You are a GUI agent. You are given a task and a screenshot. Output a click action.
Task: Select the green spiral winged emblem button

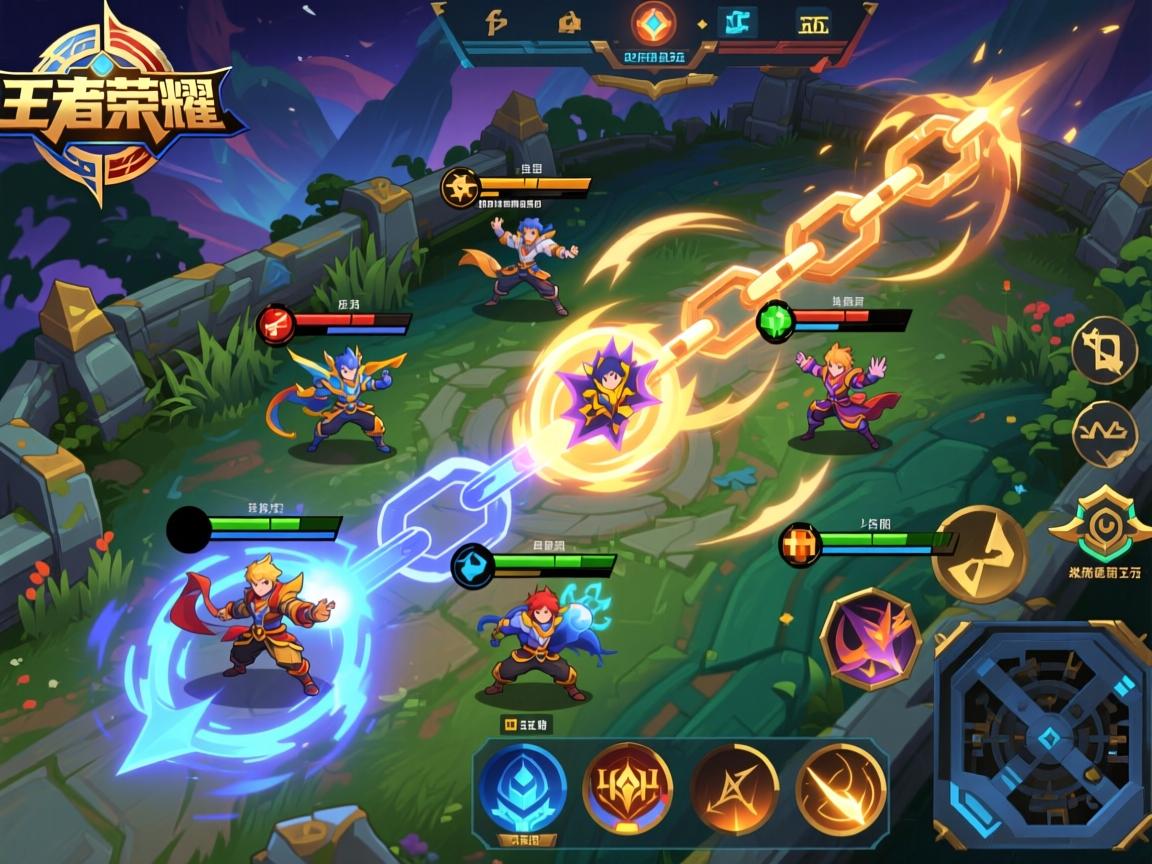pos(1099,525)
